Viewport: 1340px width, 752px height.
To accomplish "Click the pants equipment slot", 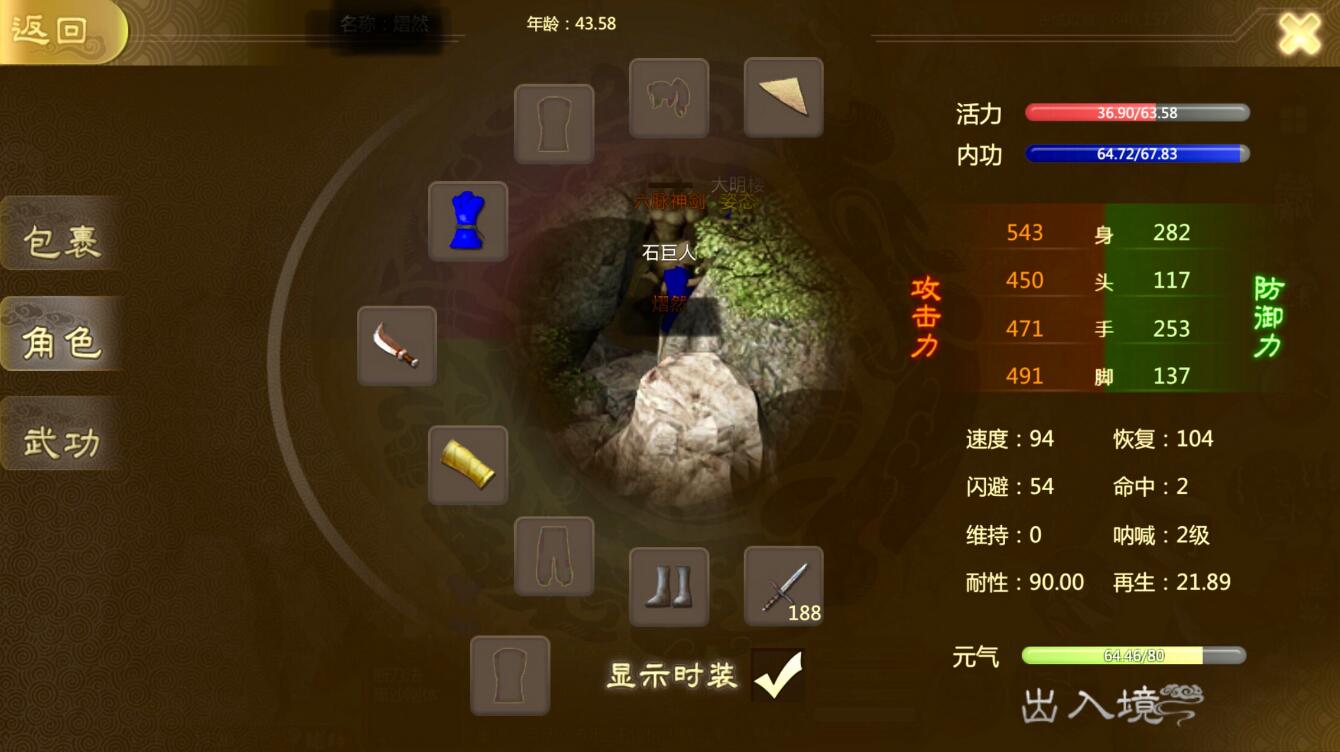I will (x=554, y=556).
